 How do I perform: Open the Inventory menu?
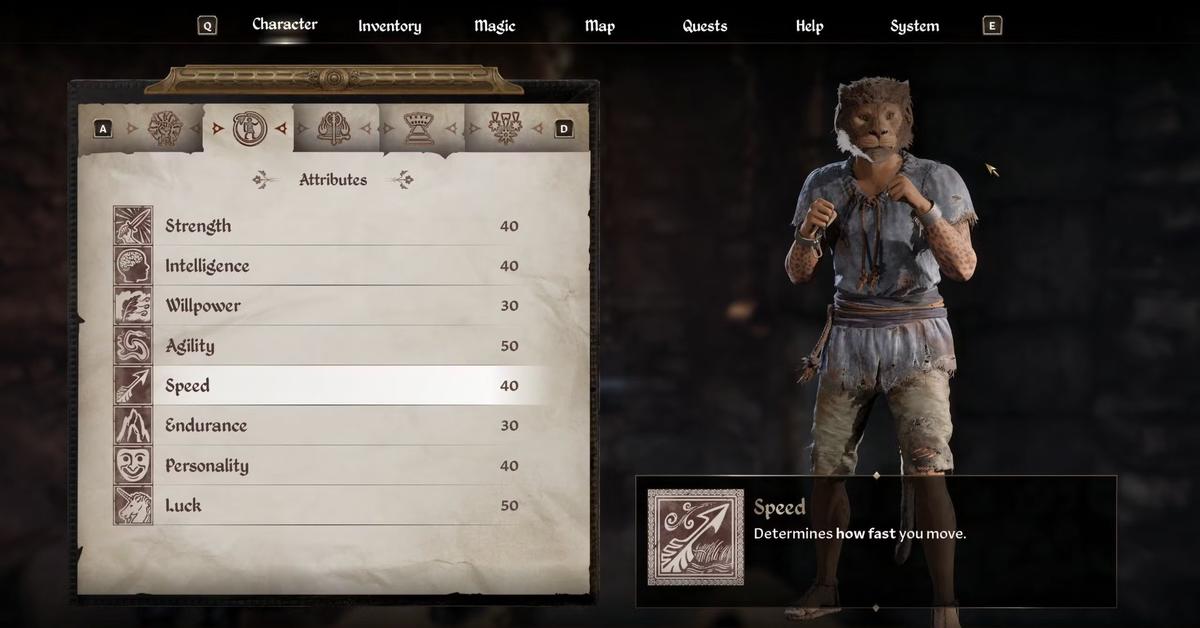(389, 26)
